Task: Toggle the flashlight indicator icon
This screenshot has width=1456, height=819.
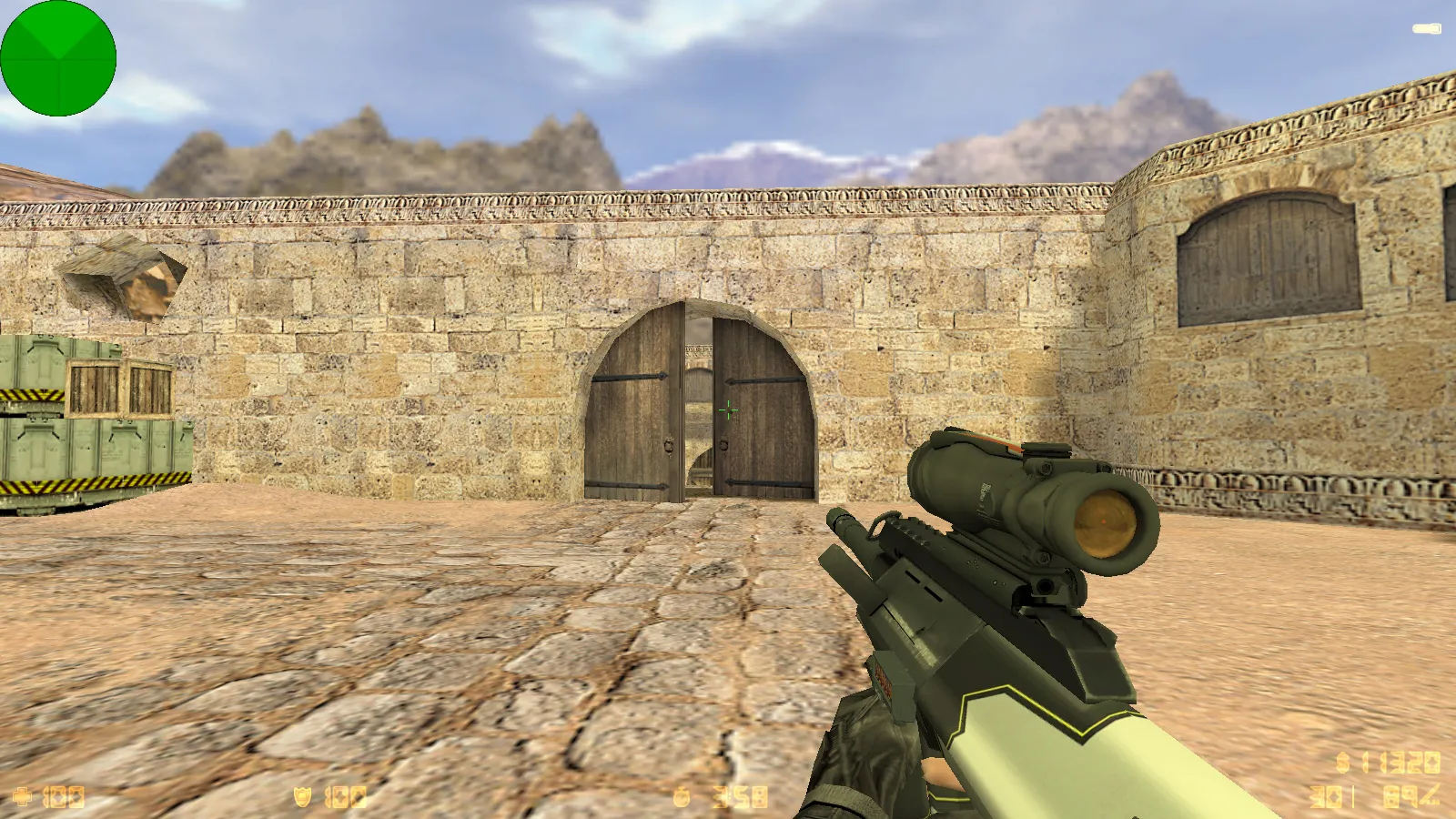Action: tap(1426, 29)
